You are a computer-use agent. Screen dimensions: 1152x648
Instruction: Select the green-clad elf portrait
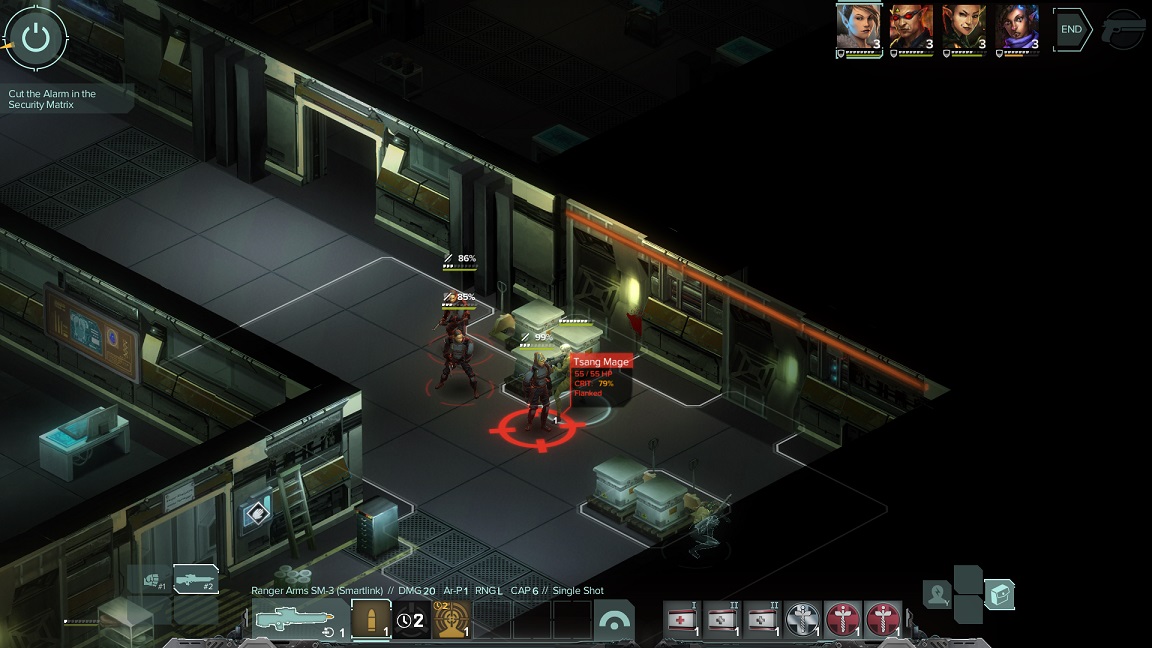click(x=964, y=28)
